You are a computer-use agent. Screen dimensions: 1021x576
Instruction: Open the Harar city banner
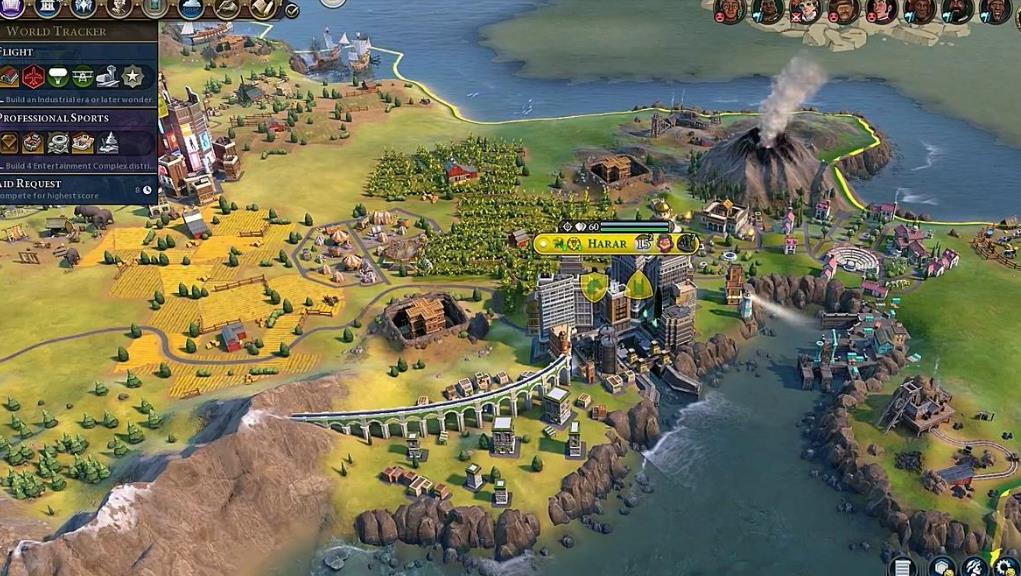tap(606, 243)
